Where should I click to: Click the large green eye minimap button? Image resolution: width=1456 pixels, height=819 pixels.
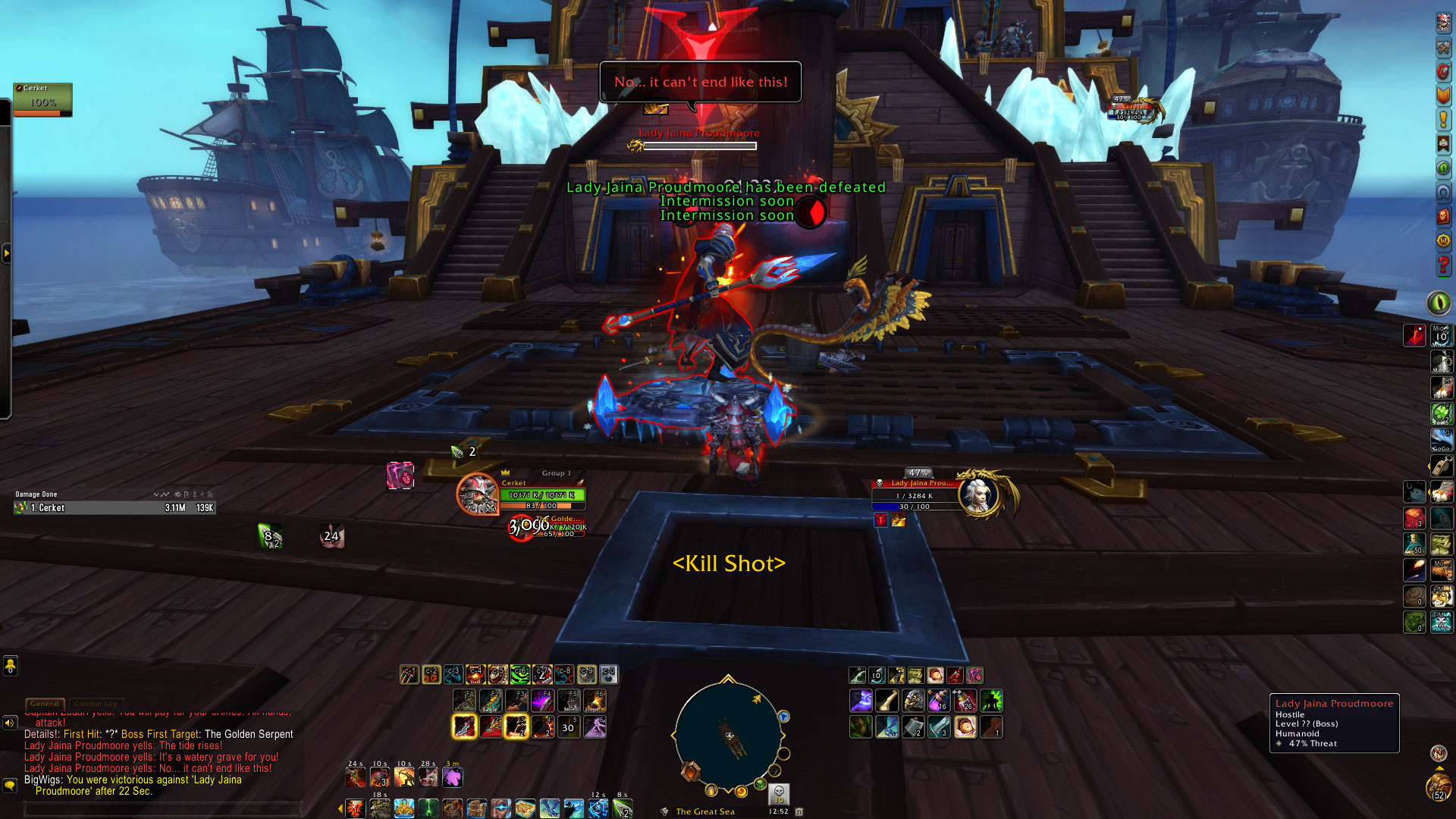click(1439, 303)
